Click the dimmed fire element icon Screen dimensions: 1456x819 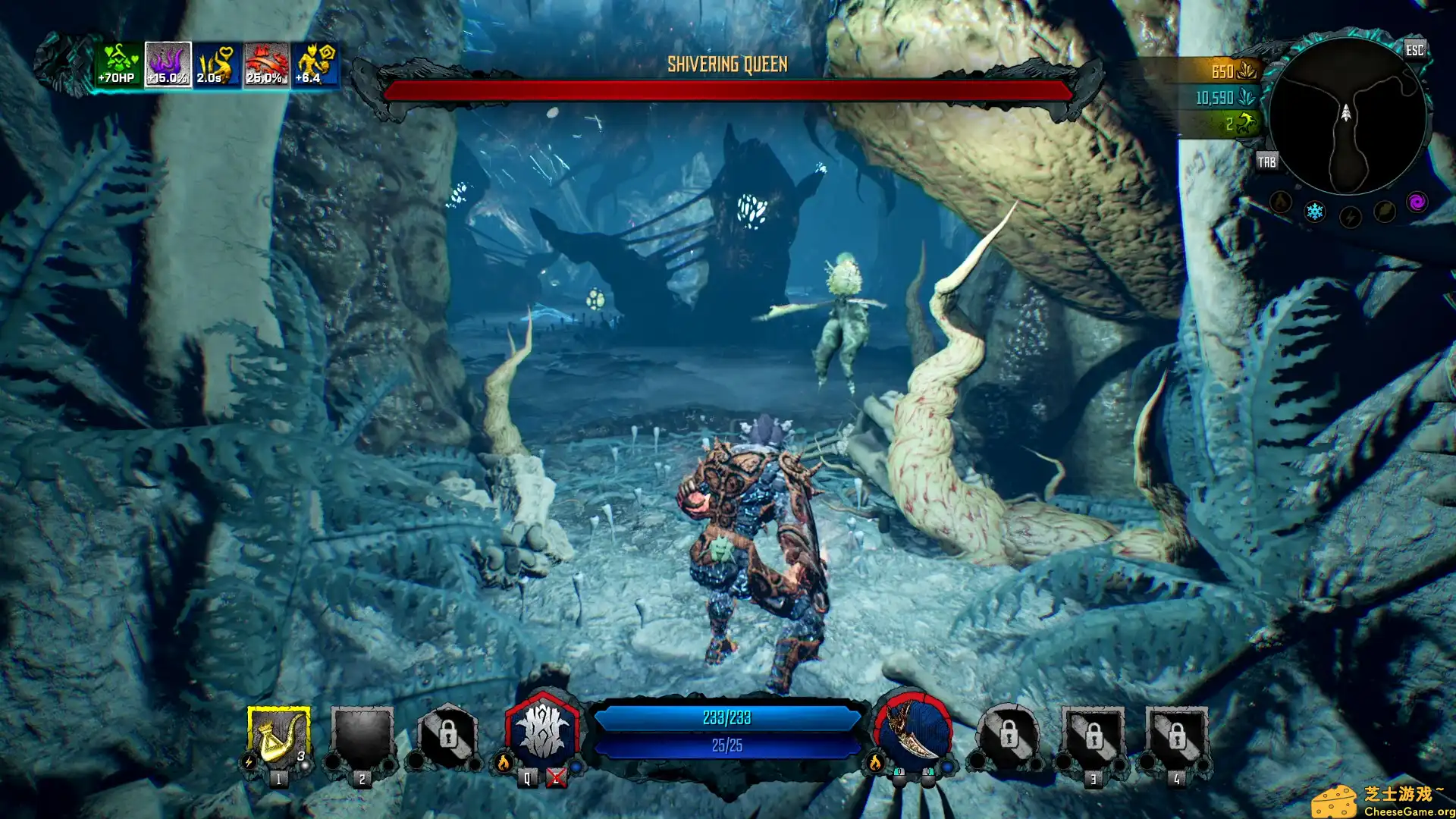1281,202
